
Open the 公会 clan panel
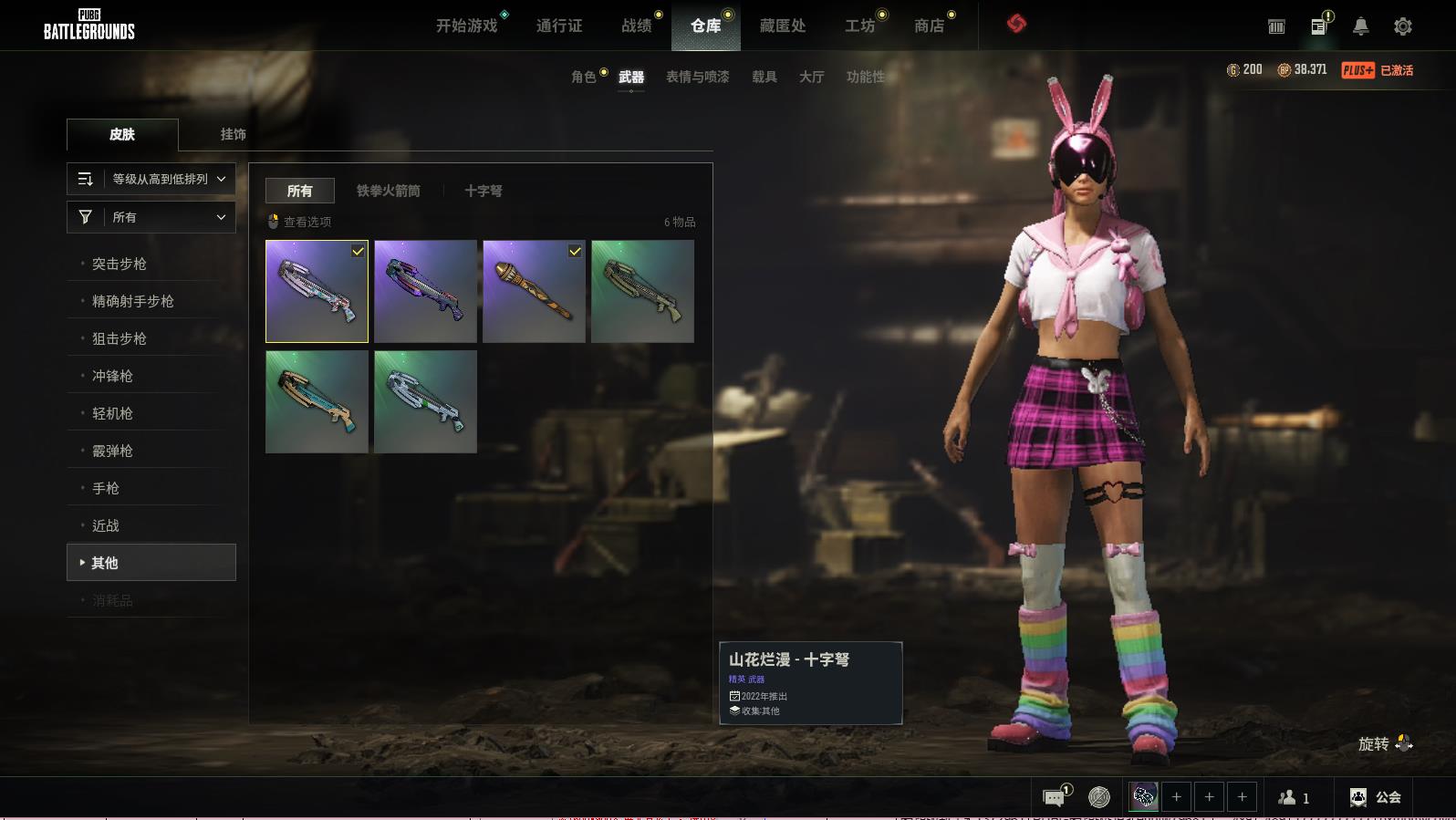tap(1376, 797)
